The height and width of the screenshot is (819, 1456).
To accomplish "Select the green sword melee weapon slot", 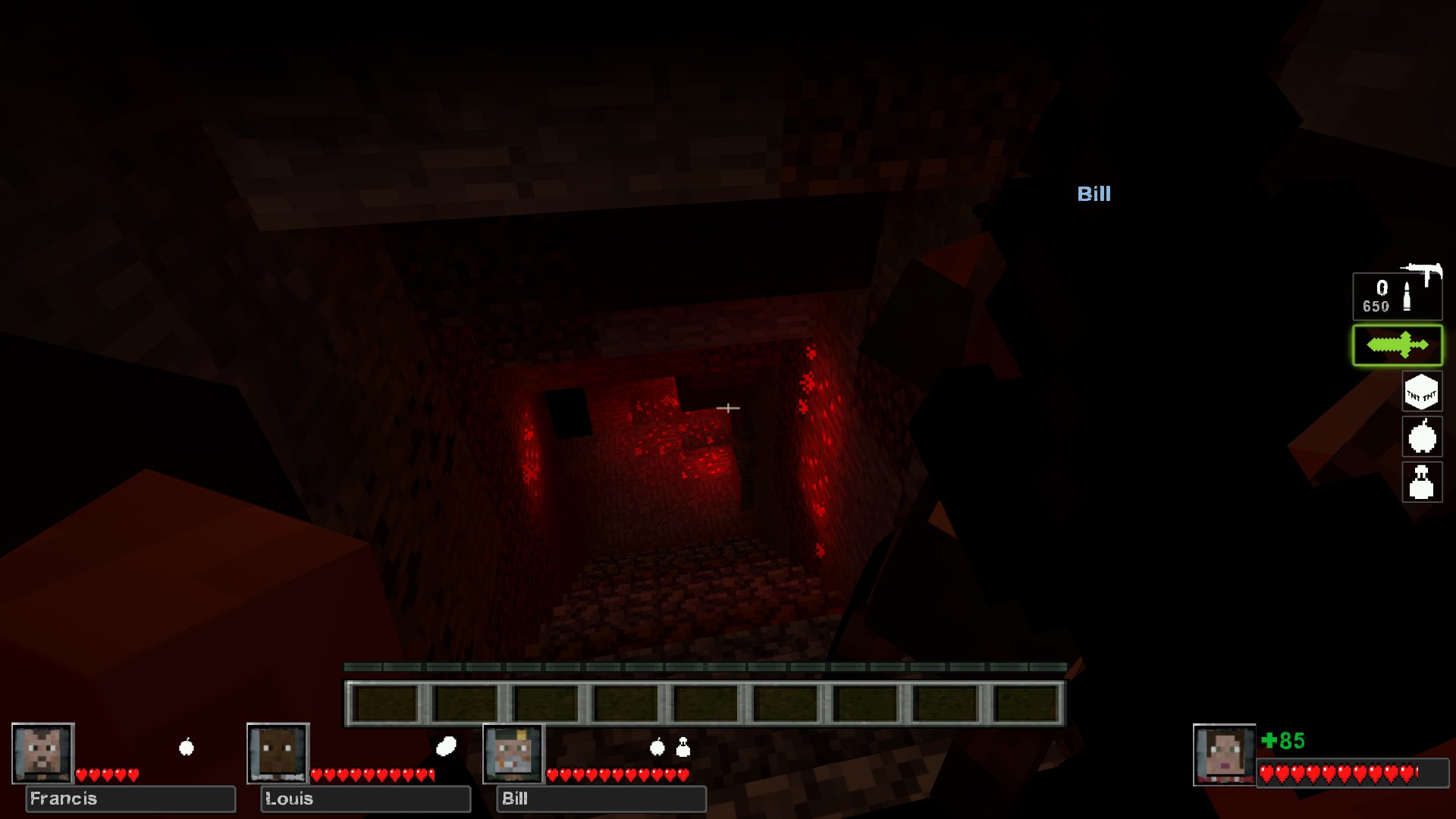I will click(x=1397, y=346).
